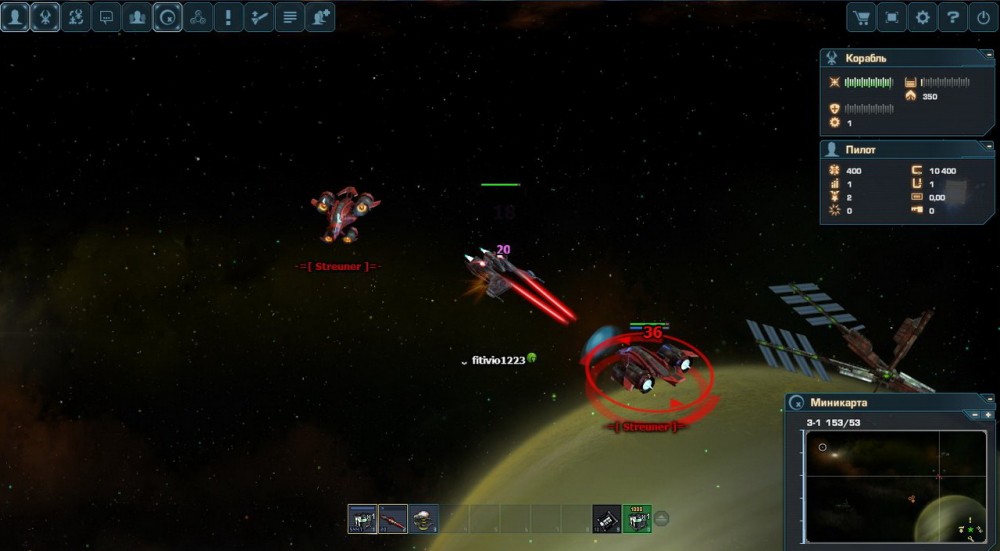Activate the green highlighted ammo slot
The width and height of the screenshot is (1000, 551).
pyautogui.click(x=637, y=519)
